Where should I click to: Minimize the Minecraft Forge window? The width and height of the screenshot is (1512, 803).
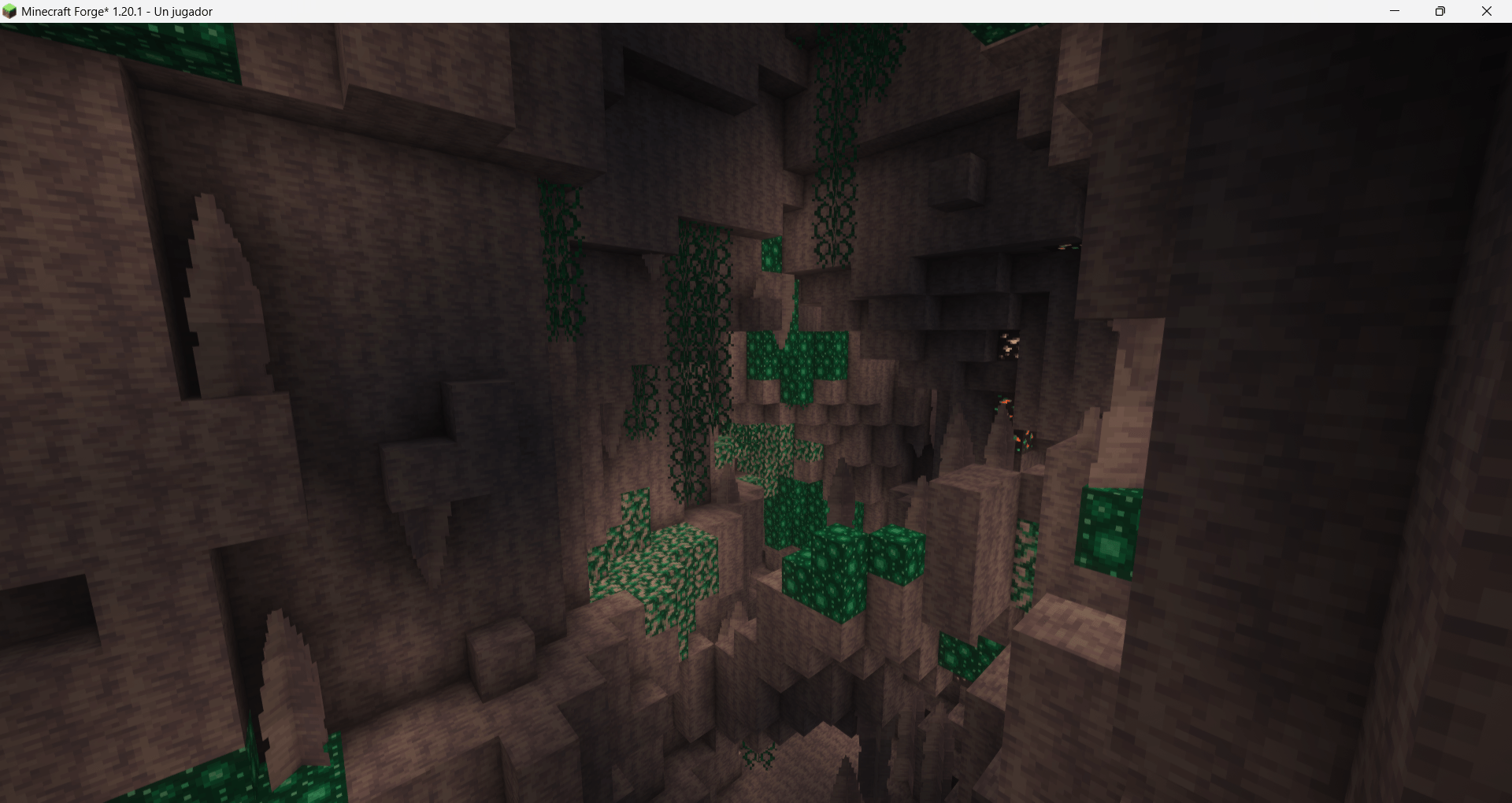pyautogui.click(x=1395, y=11)
